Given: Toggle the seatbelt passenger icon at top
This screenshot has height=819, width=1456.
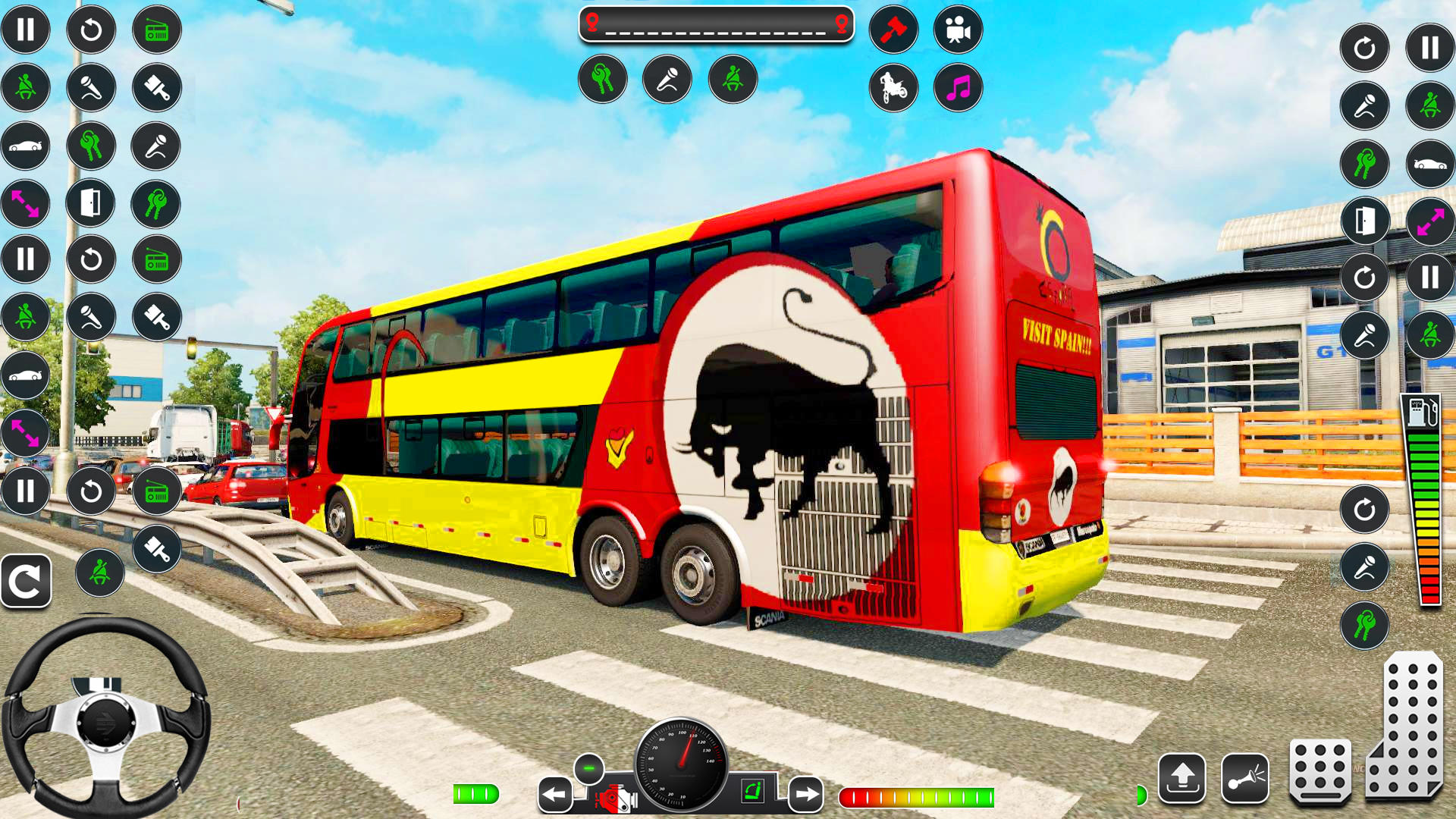Looking at the screenshot, I should point(731,78).
